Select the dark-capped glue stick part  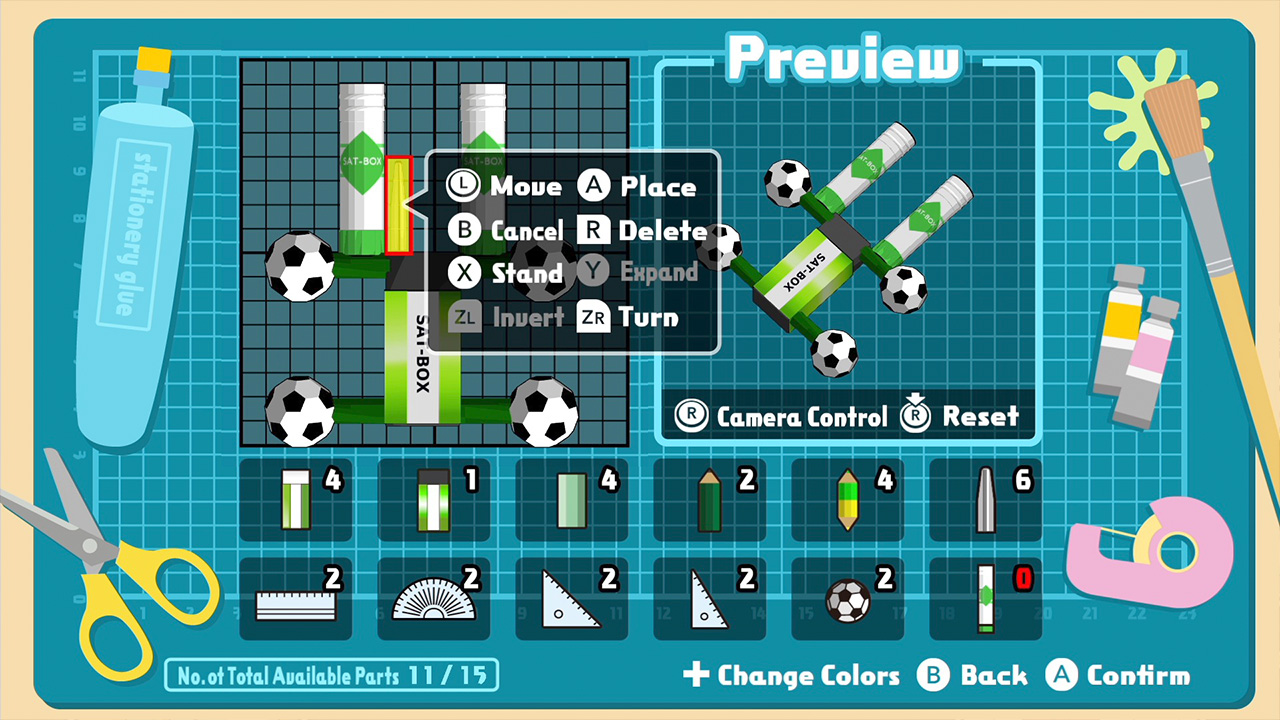(x=434, y=498)
